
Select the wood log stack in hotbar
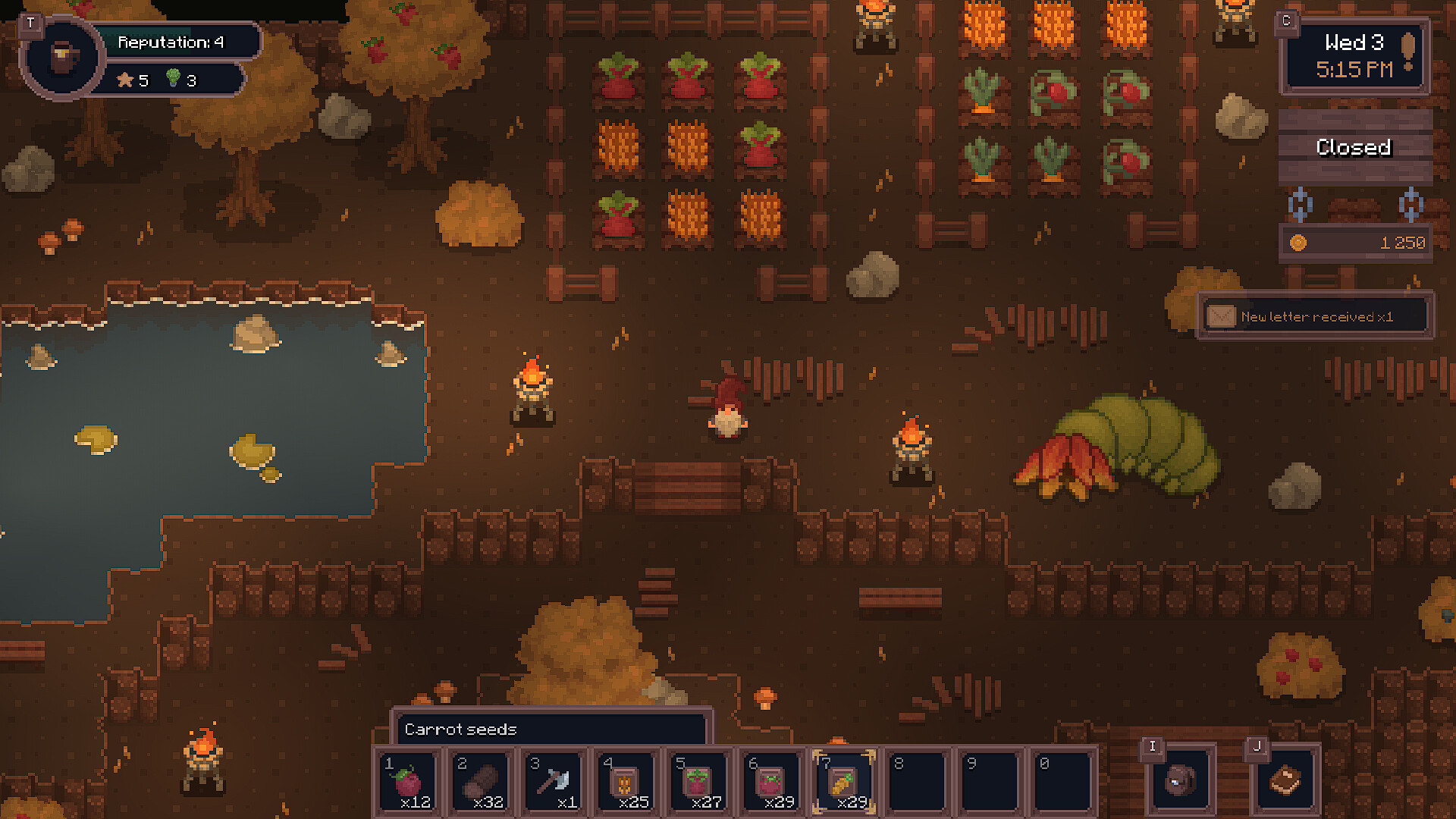pyautogui.click(x=482, y=782)
